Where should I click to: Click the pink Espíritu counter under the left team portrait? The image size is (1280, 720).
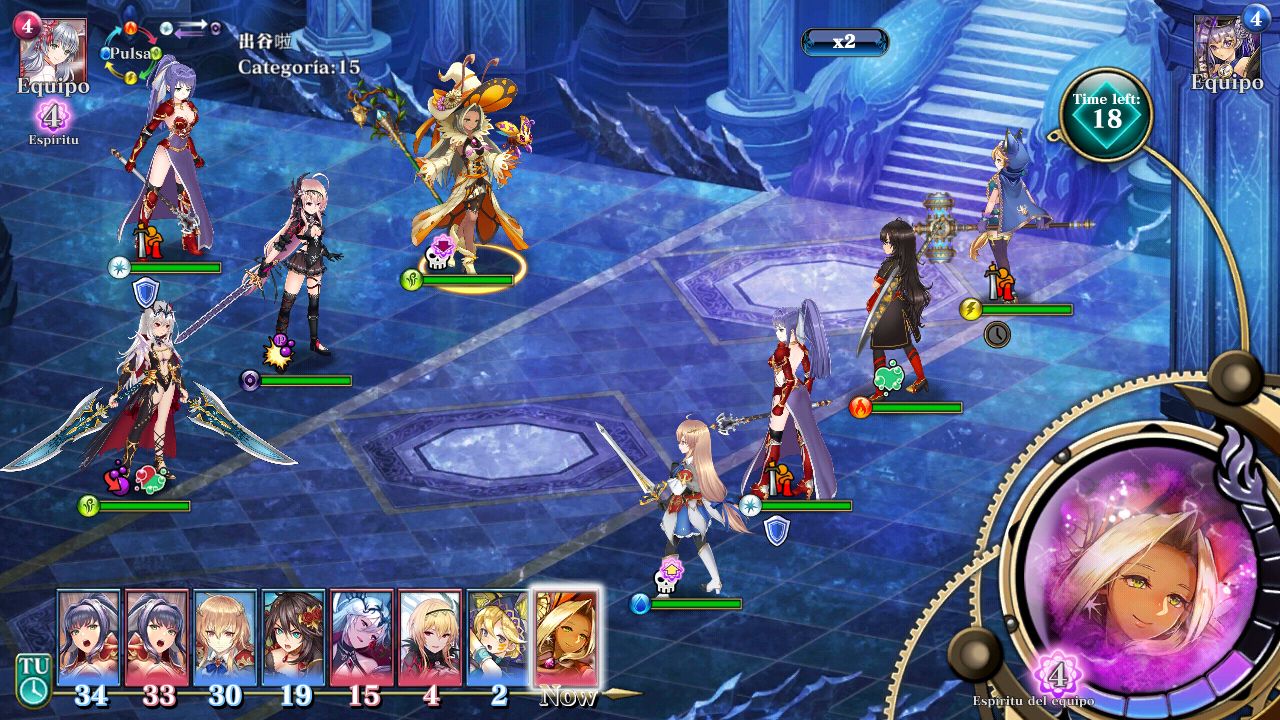52,117
